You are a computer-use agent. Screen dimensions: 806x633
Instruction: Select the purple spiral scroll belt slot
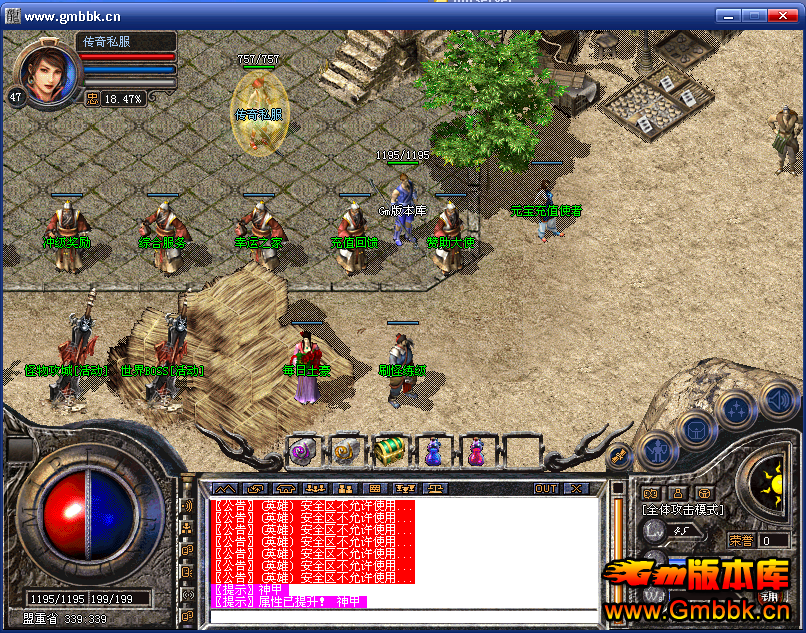pyautogui.click(x=303, y=451)
